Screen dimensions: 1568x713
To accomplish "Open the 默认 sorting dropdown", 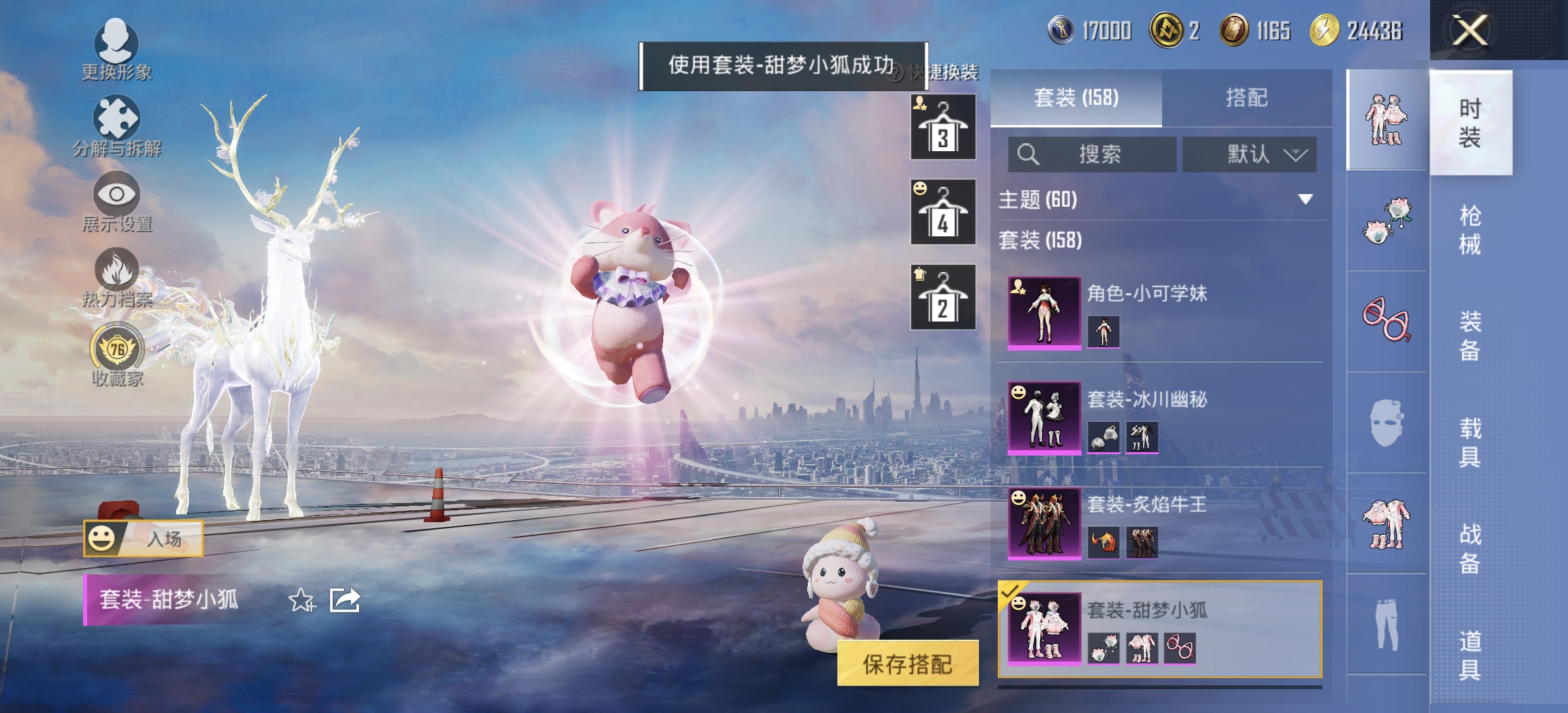I will point(1249,154).
